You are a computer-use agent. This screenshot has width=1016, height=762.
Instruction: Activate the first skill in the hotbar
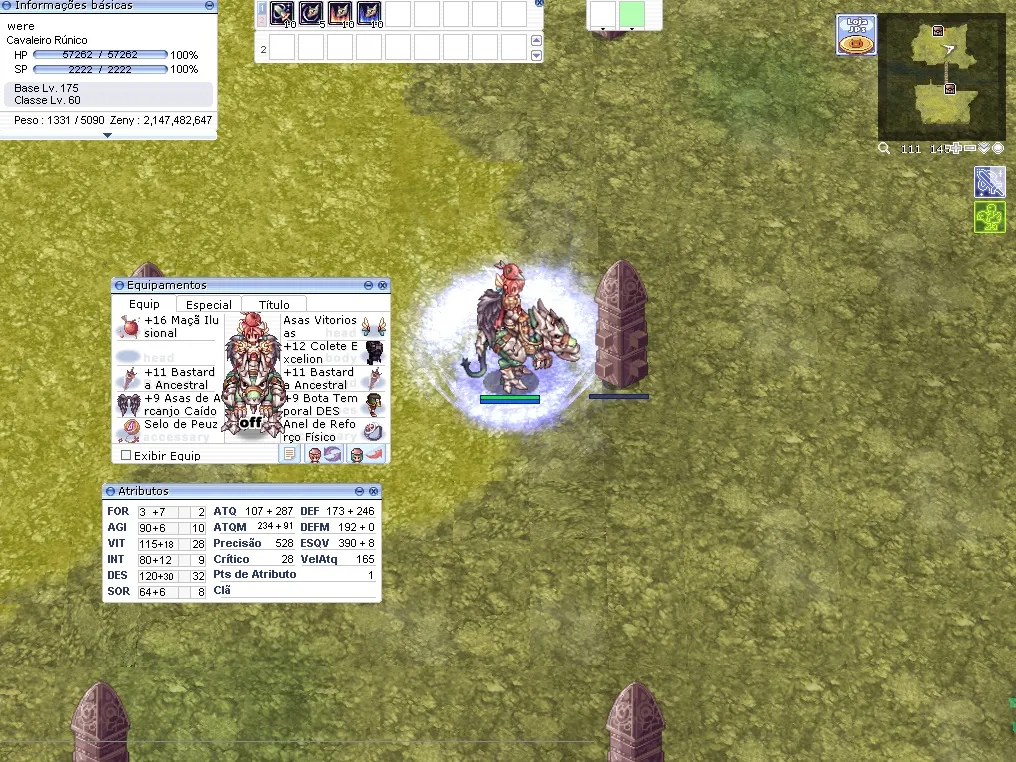281,13
